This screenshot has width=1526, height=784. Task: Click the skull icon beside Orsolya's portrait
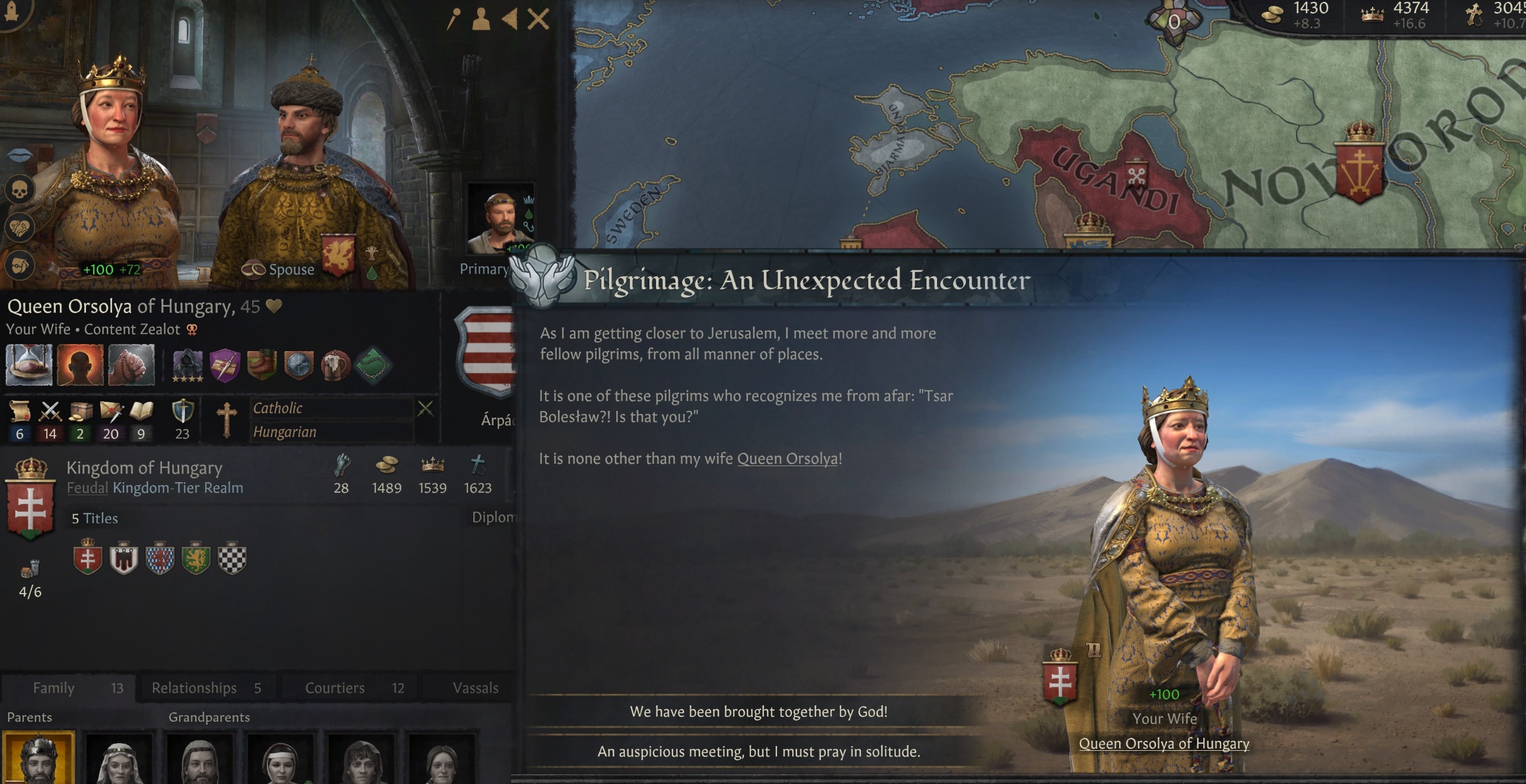coord(20,190)
